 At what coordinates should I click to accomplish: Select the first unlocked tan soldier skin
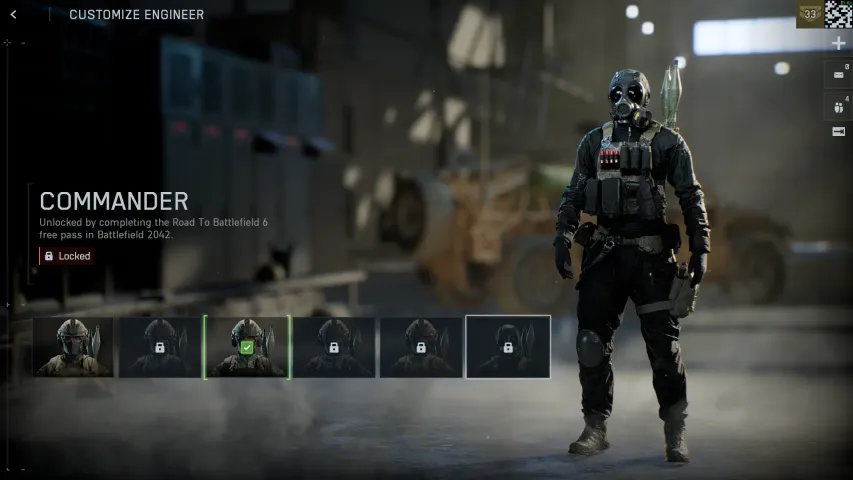coord(73,347)
